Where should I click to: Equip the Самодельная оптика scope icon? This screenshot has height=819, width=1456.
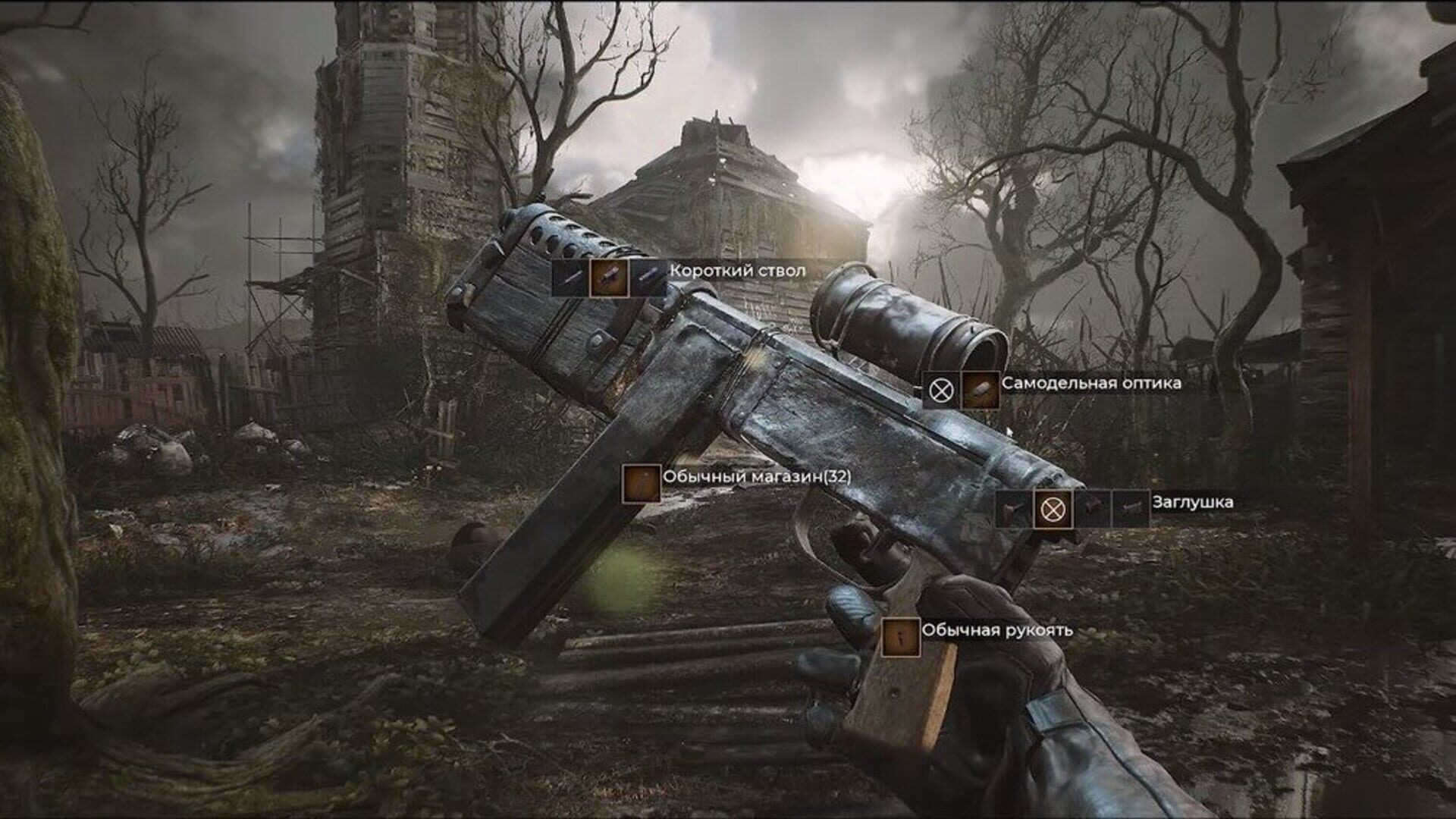980,391
